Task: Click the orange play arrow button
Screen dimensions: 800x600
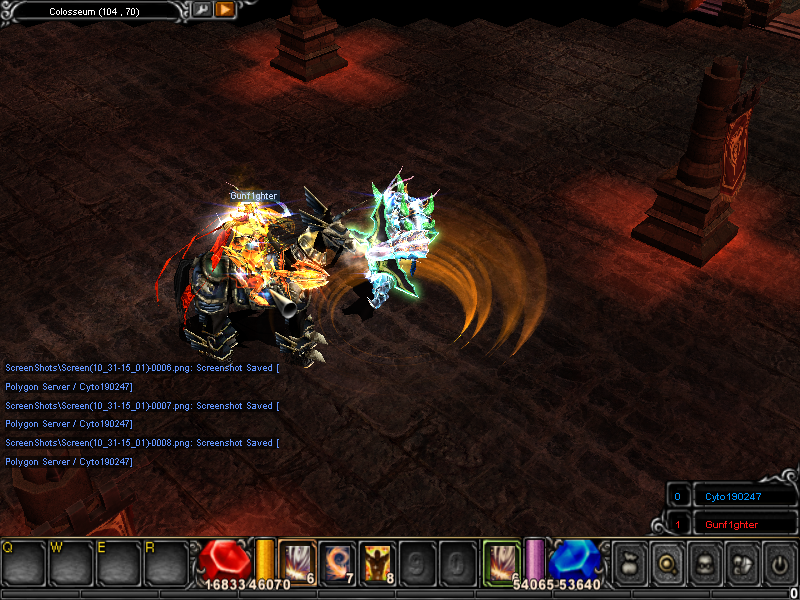Action: tap(225, 10)
